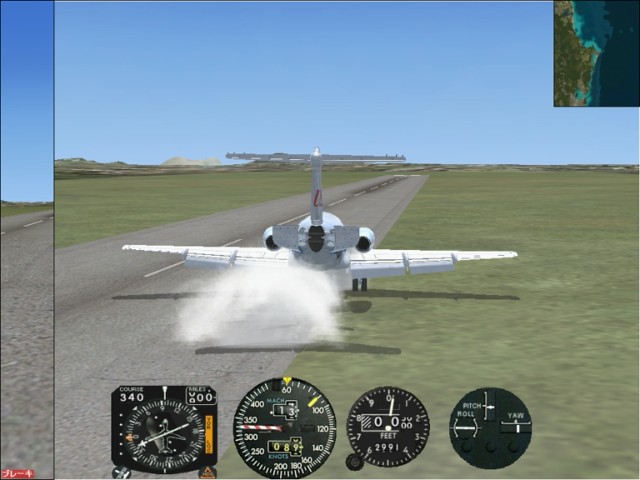The image size is (640, 480).
Task: Click the overhead map in the corner
Action: pyautogui.click(x=596, y=53)
